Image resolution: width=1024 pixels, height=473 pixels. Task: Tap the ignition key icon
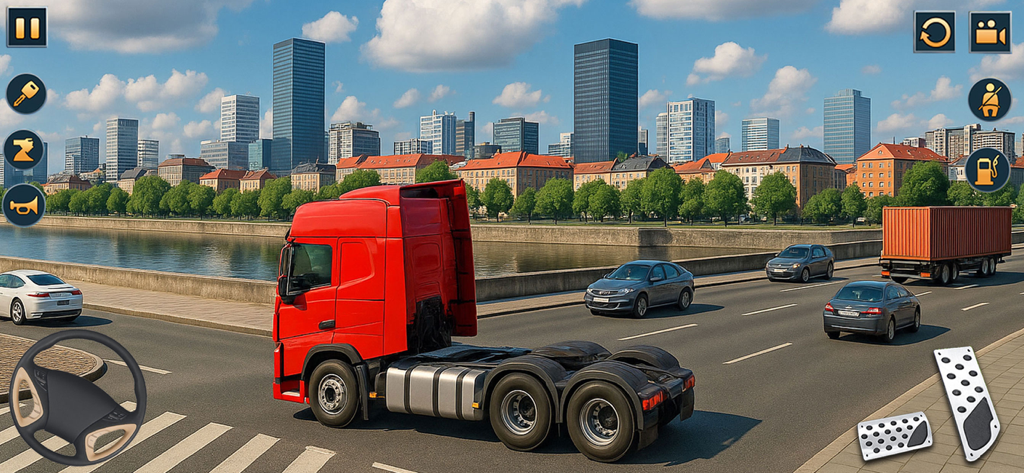[x=26, y=93]
